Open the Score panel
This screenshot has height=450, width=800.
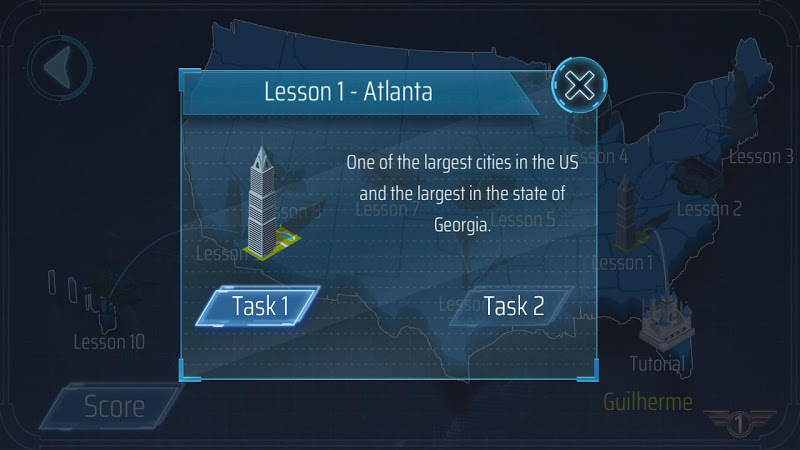click(x=113, y=407)
